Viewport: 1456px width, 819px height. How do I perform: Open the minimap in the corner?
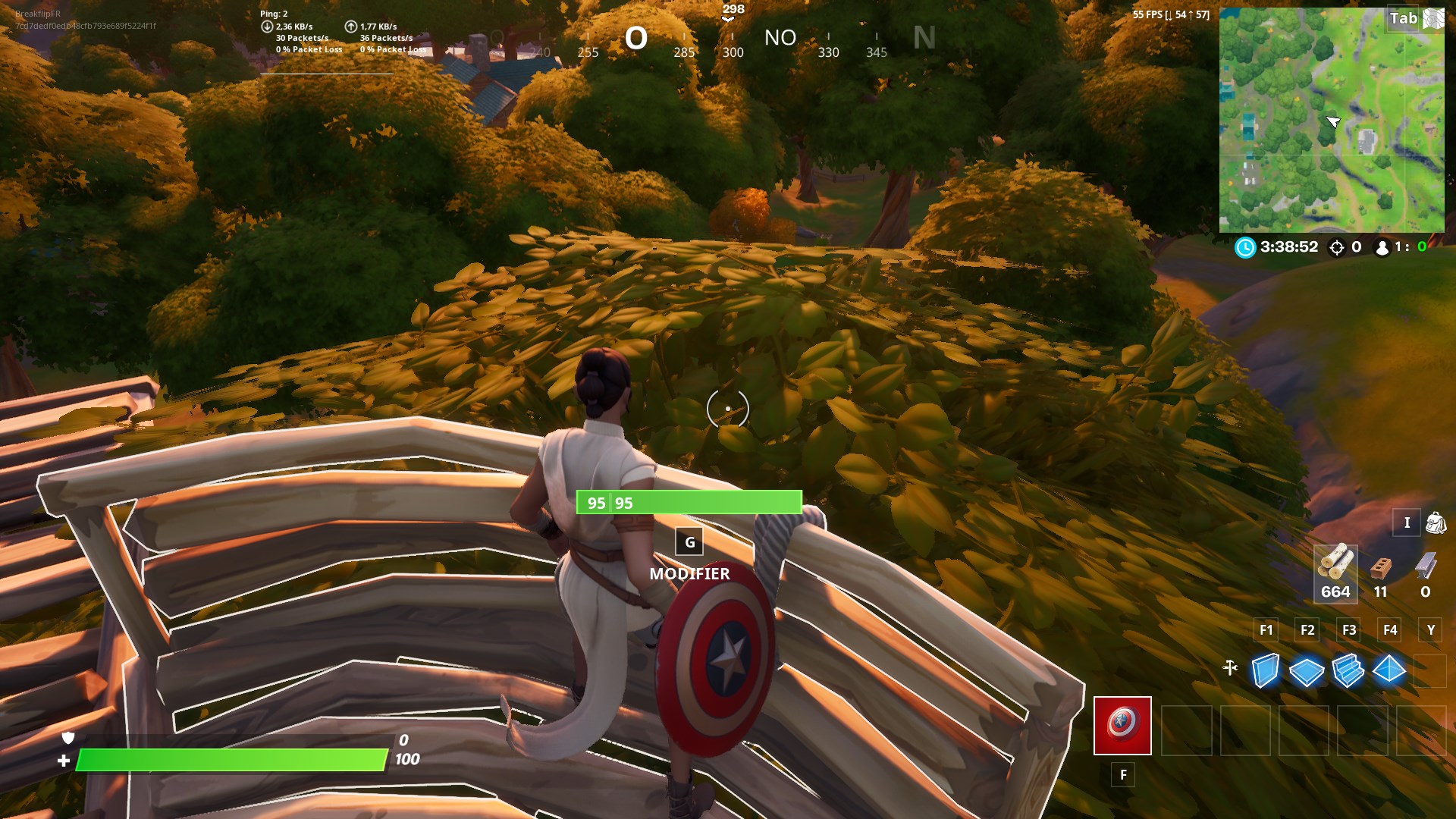[x=1331, y=120]
